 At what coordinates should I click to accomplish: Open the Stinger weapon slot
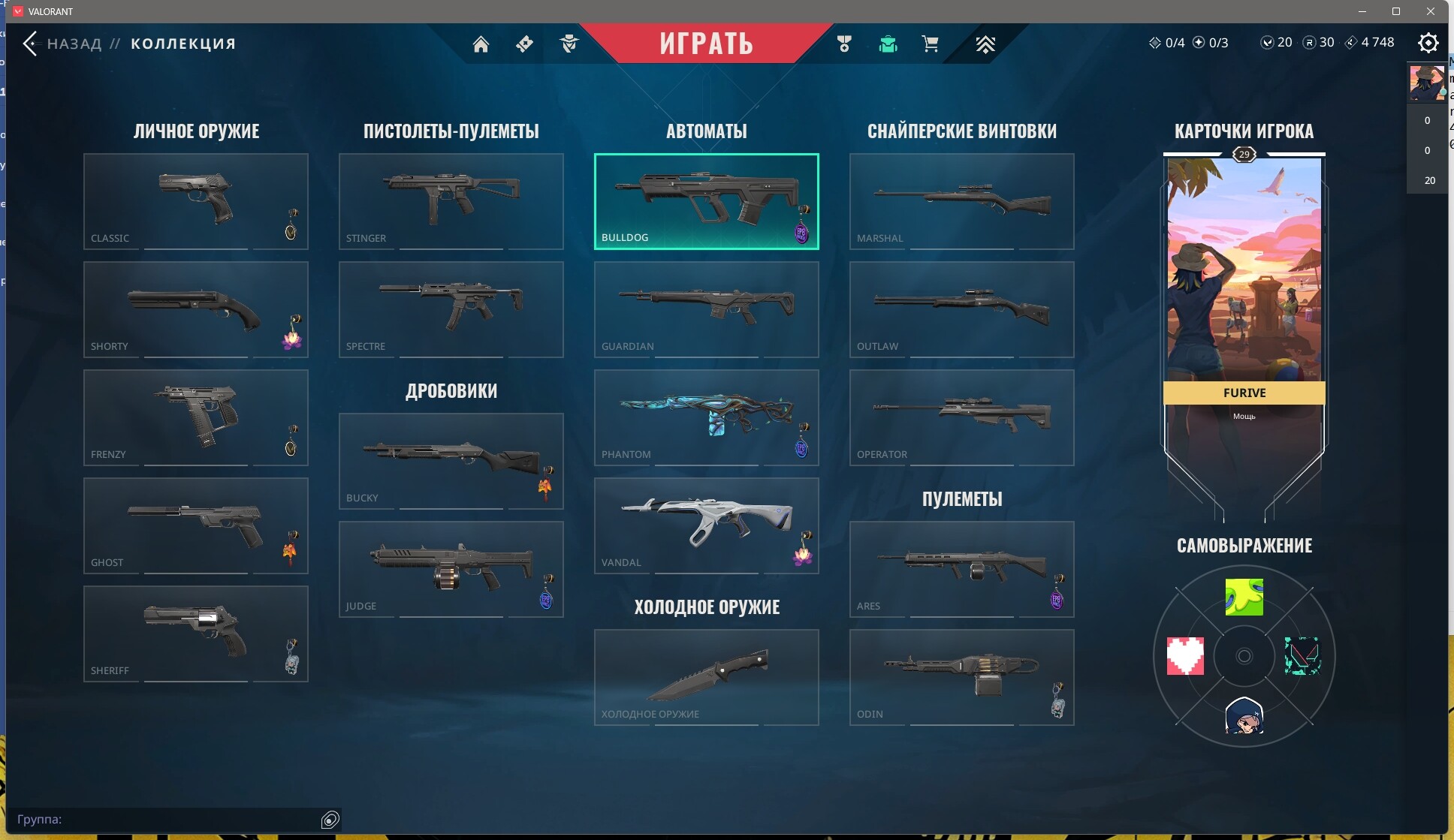[451, 201]
